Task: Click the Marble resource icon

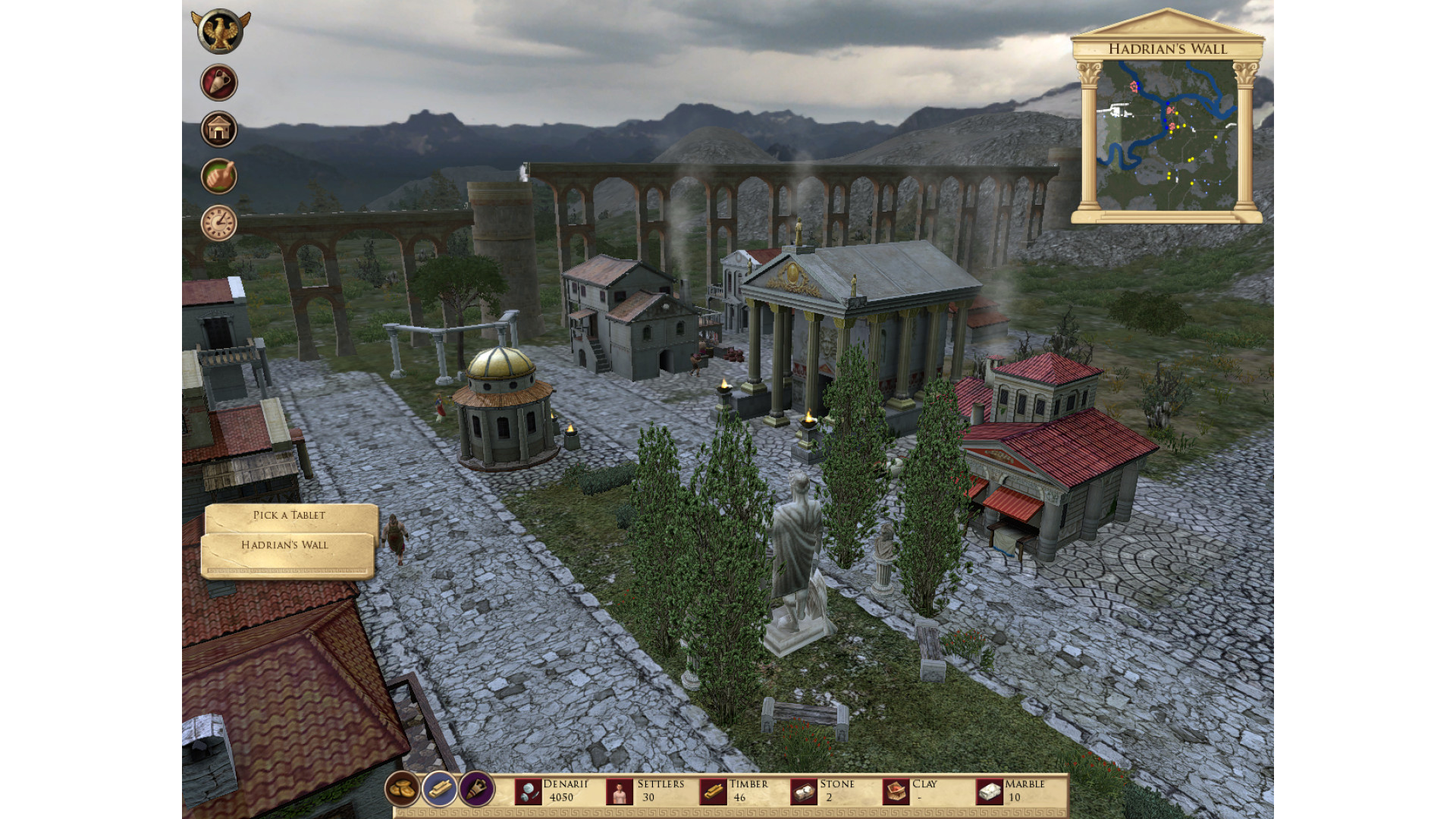Action: point(989,792)
